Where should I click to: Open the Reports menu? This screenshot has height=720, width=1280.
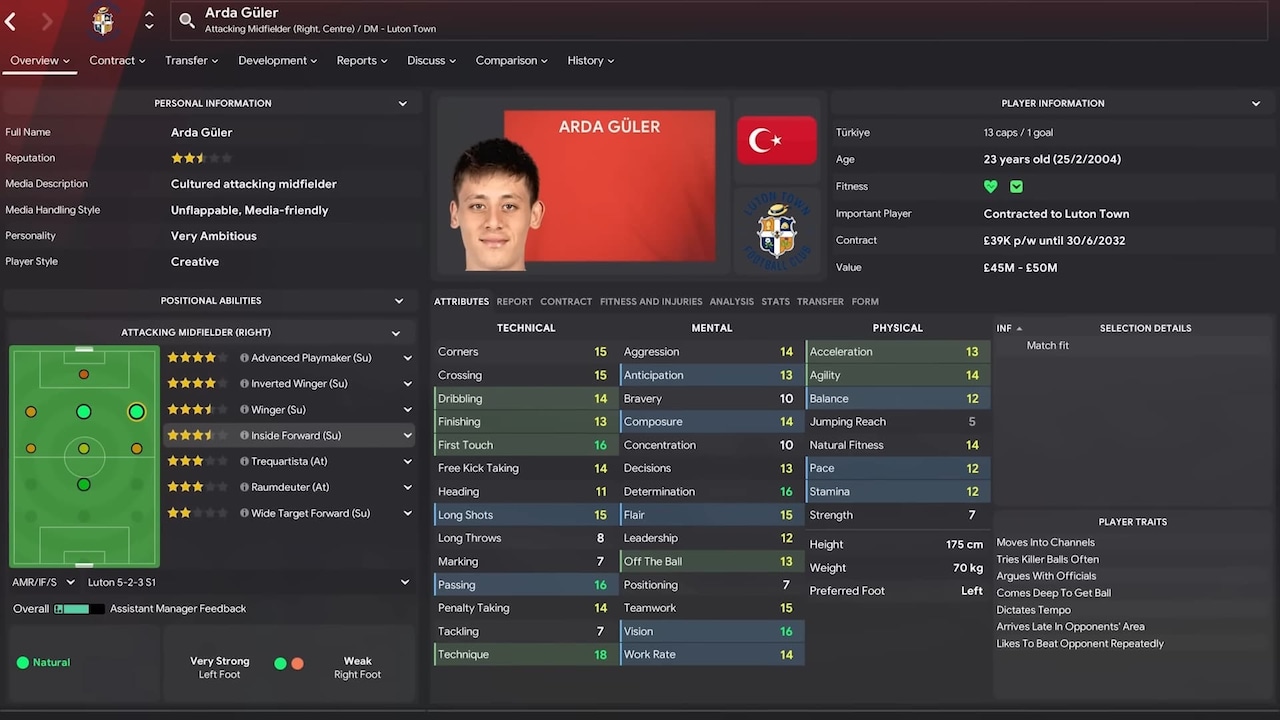tap(362, 61)
